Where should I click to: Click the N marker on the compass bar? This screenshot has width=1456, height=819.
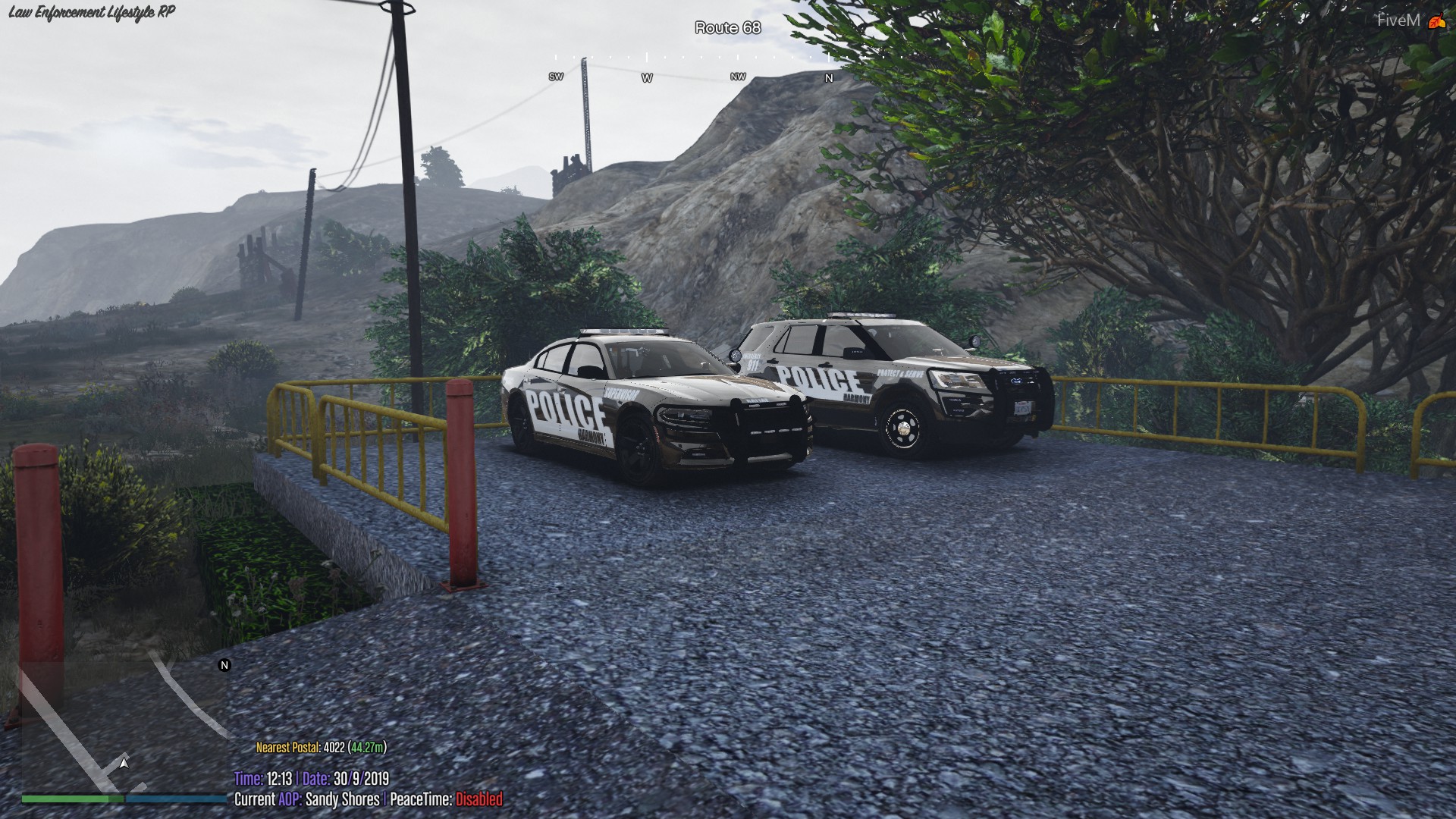(828, 78)
